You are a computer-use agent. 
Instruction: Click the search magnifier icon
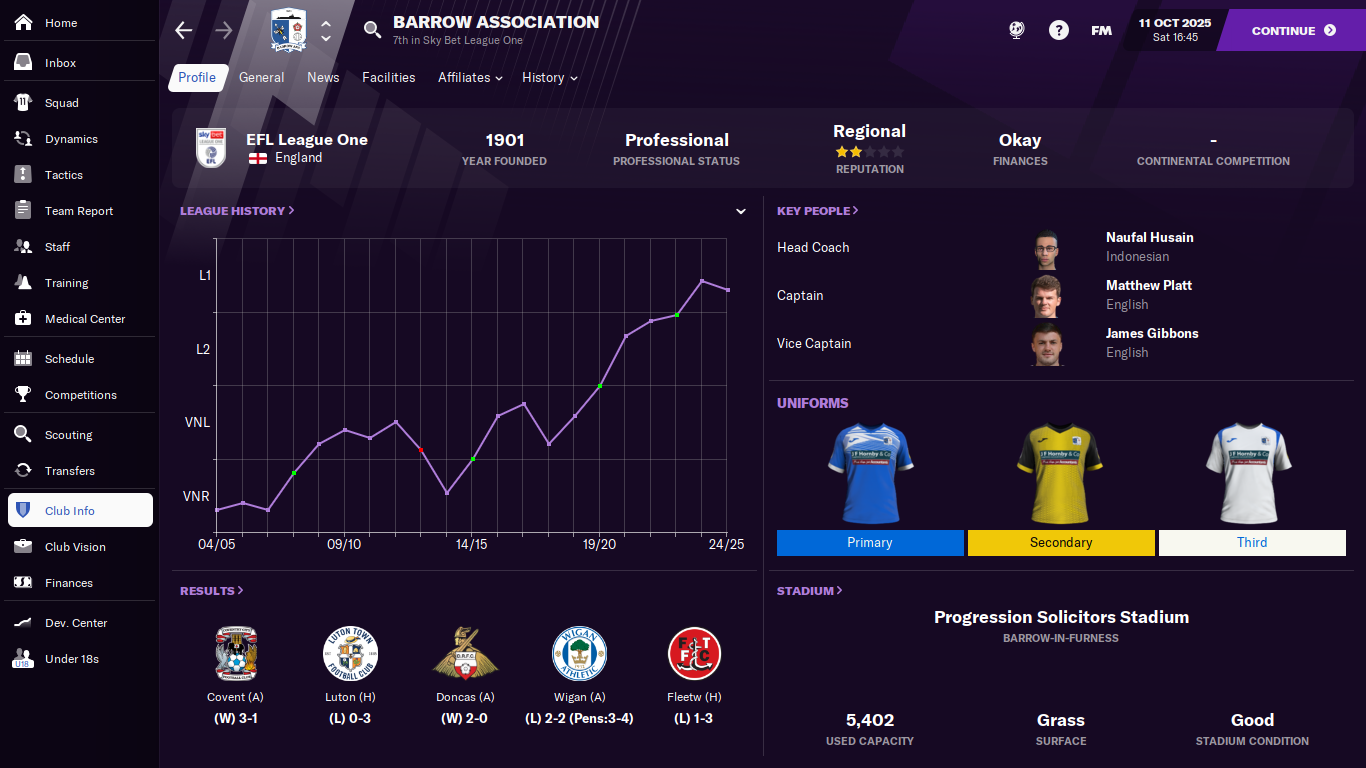coord(372,30)
